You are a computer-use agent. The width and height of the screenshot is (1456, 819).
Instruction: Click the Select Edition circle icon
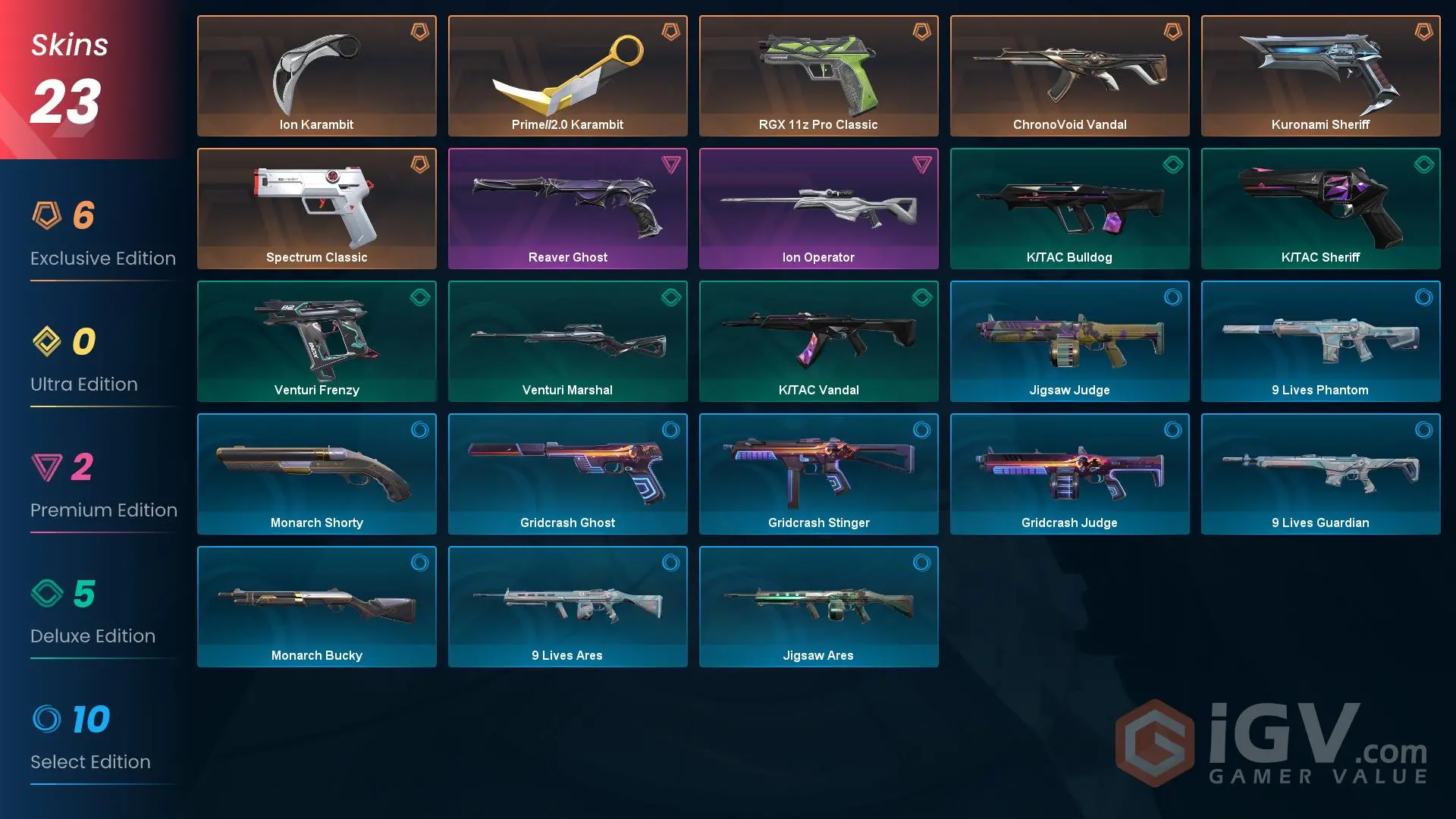(50, 720)
